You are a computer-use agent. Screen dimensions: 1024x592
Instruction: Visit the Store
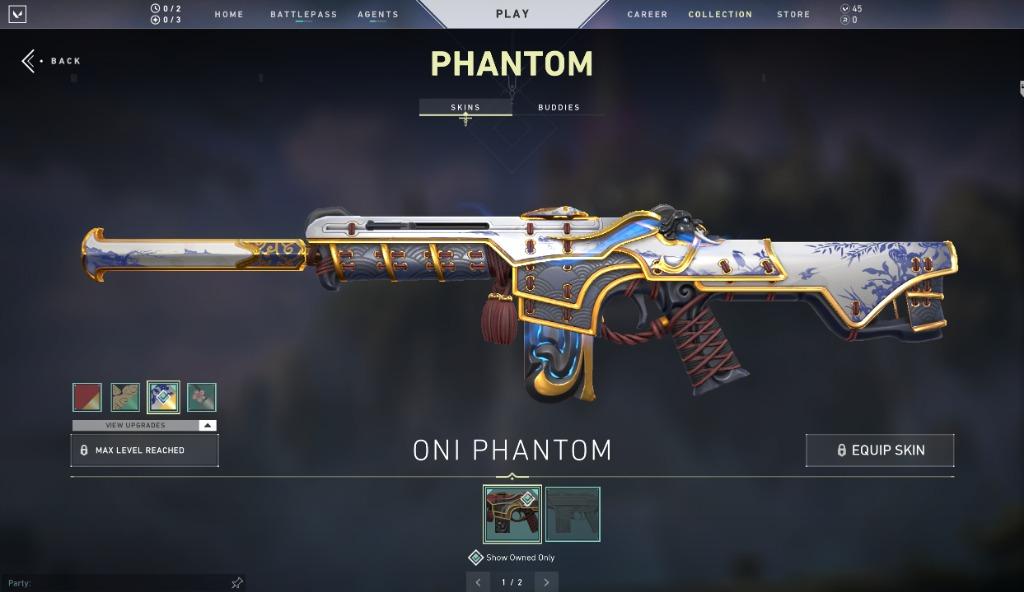[794, 15]
